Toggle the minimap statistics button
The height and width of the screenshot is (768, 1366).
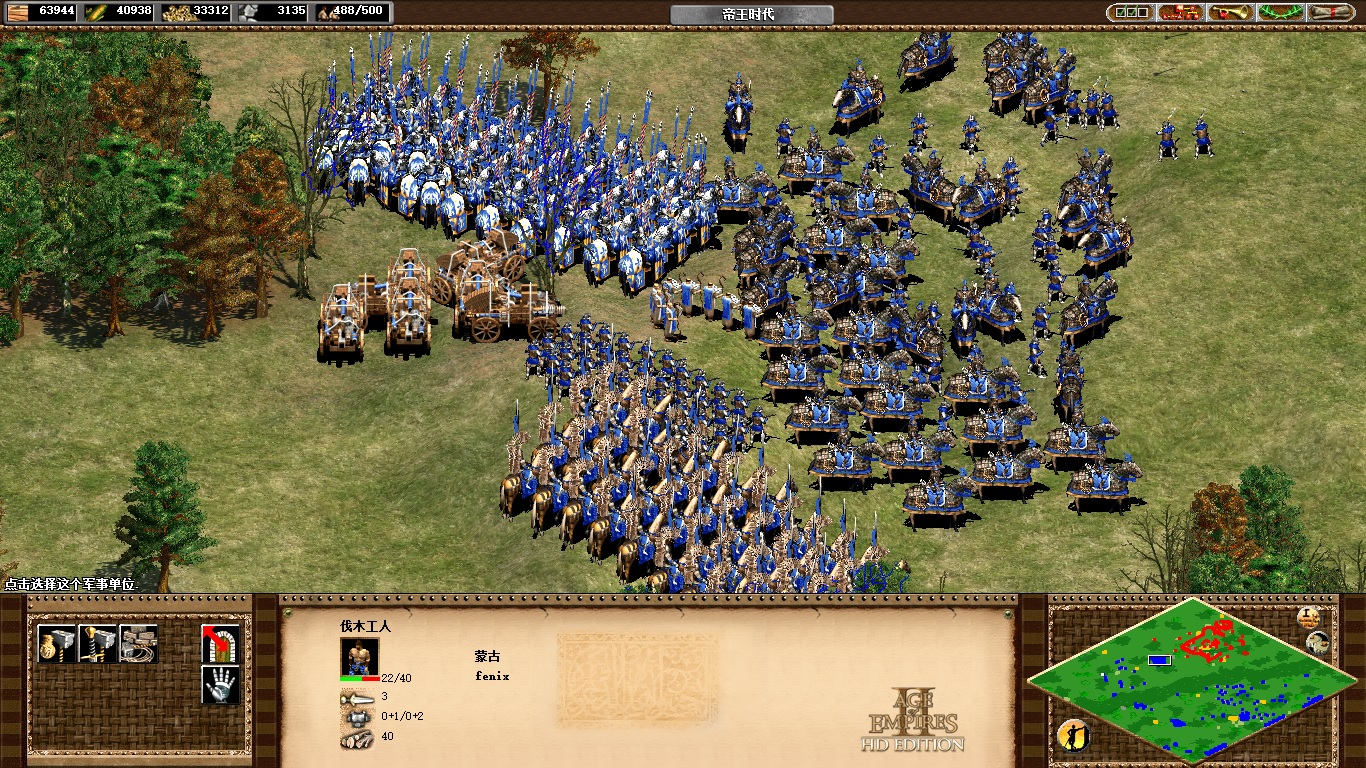(x=1307, y=617)
